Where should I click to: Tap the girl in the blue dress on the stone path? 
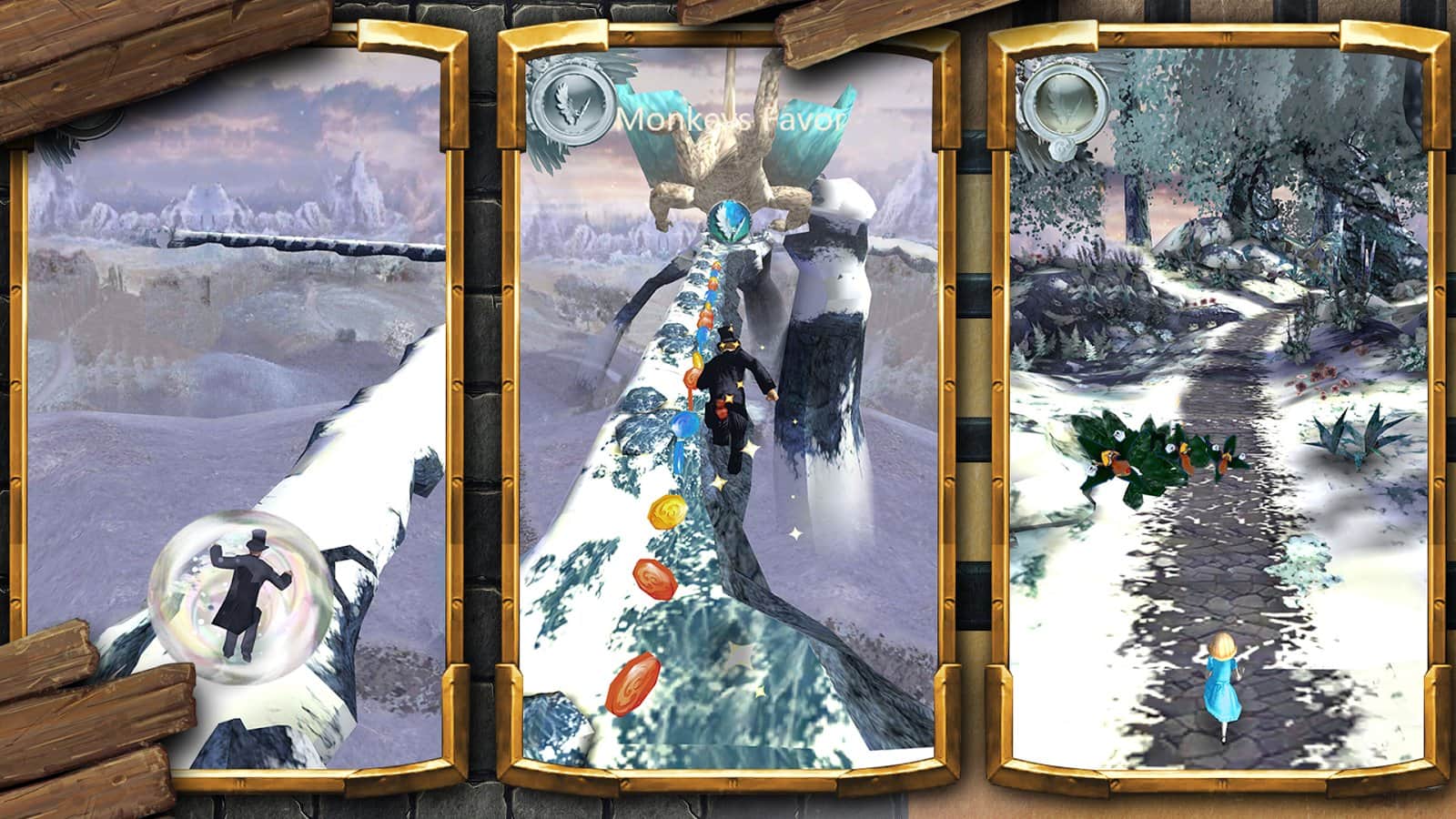coord(1224,681)
